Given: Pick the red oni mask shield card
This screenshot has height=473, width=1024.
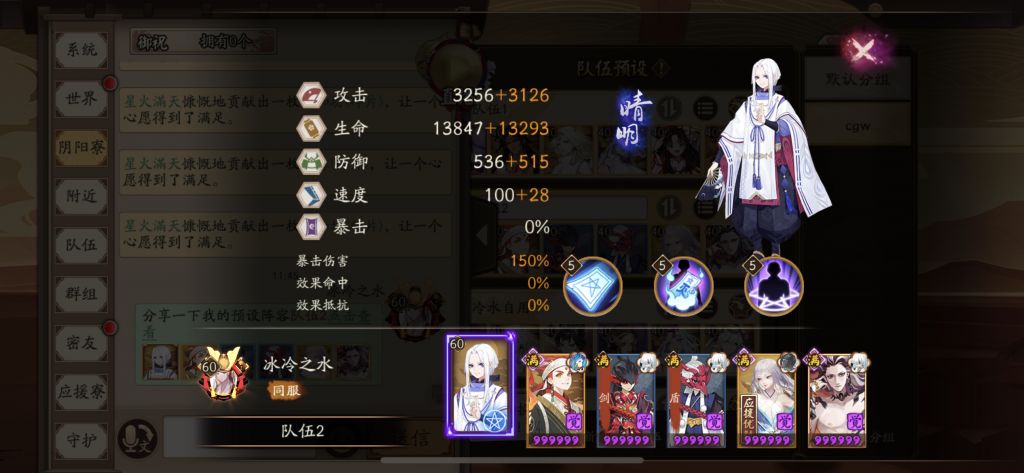Looking at the screenshot, I should (696, 392).
